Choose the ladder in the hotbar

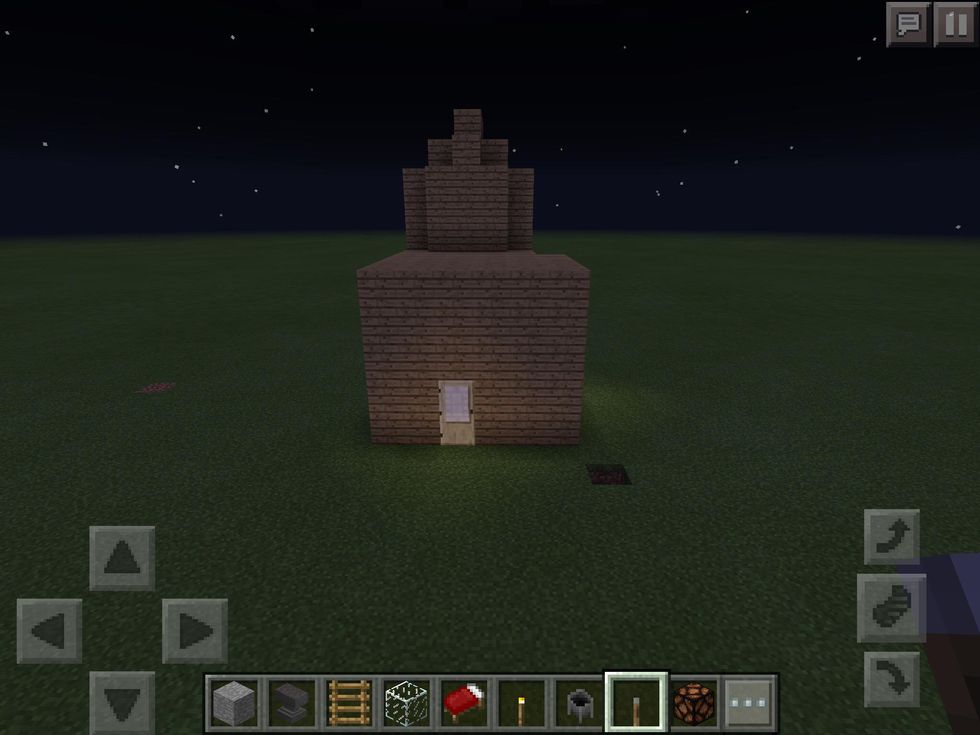click(x=349, y=703)
